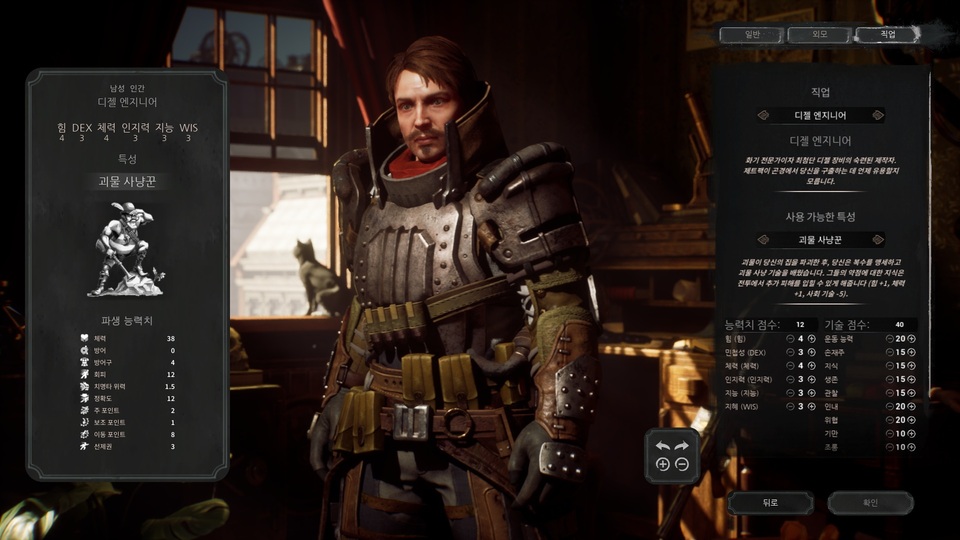Rotate the character right with the arrow
This screenshot has height=540, width=960.
click(681, 446)
